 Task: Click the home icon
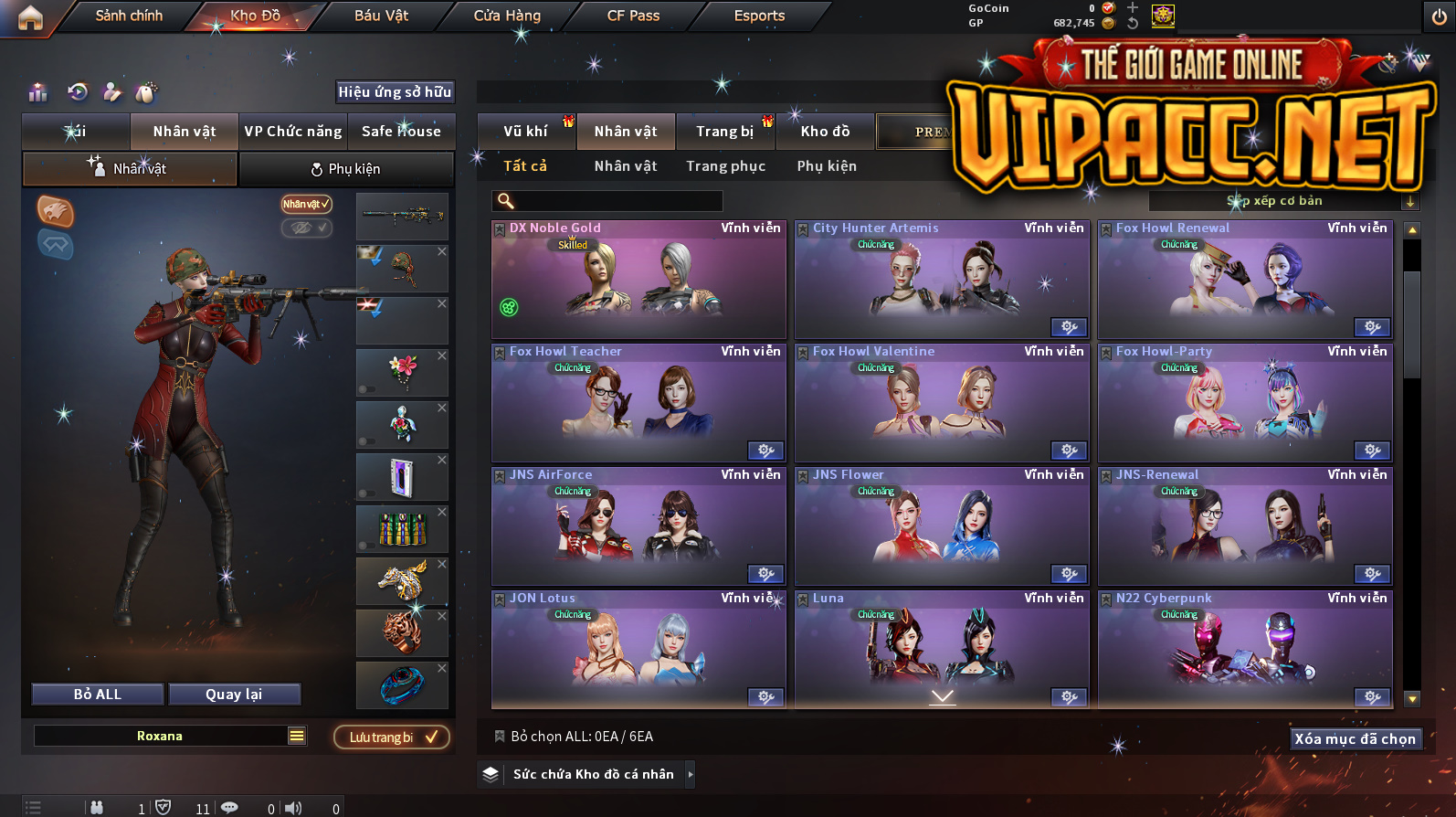tap(30, 17)
